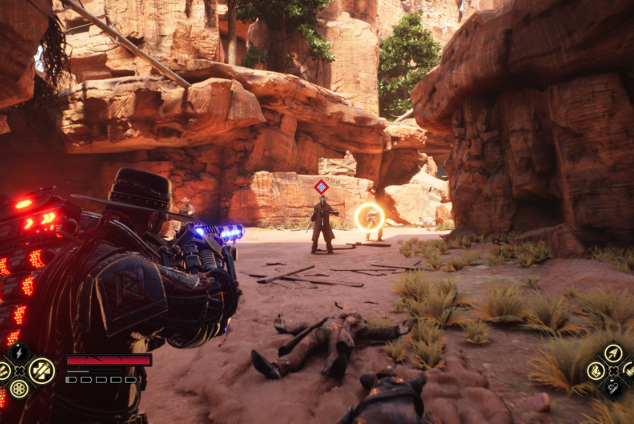Click the red diamond enemy target marker

coord(321,186)
